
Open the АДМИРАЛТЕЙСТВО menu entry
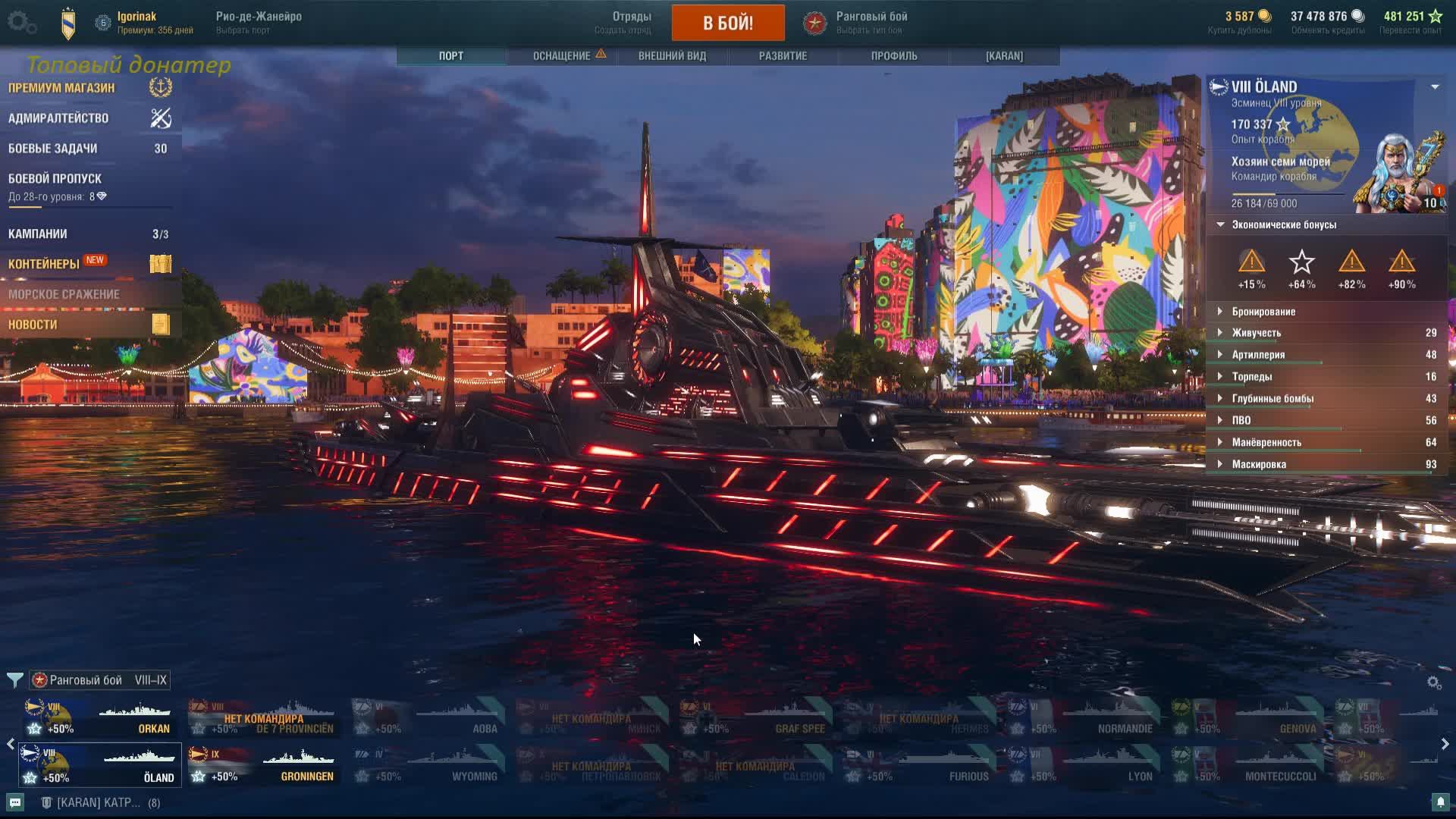click(x=58, y=118)
